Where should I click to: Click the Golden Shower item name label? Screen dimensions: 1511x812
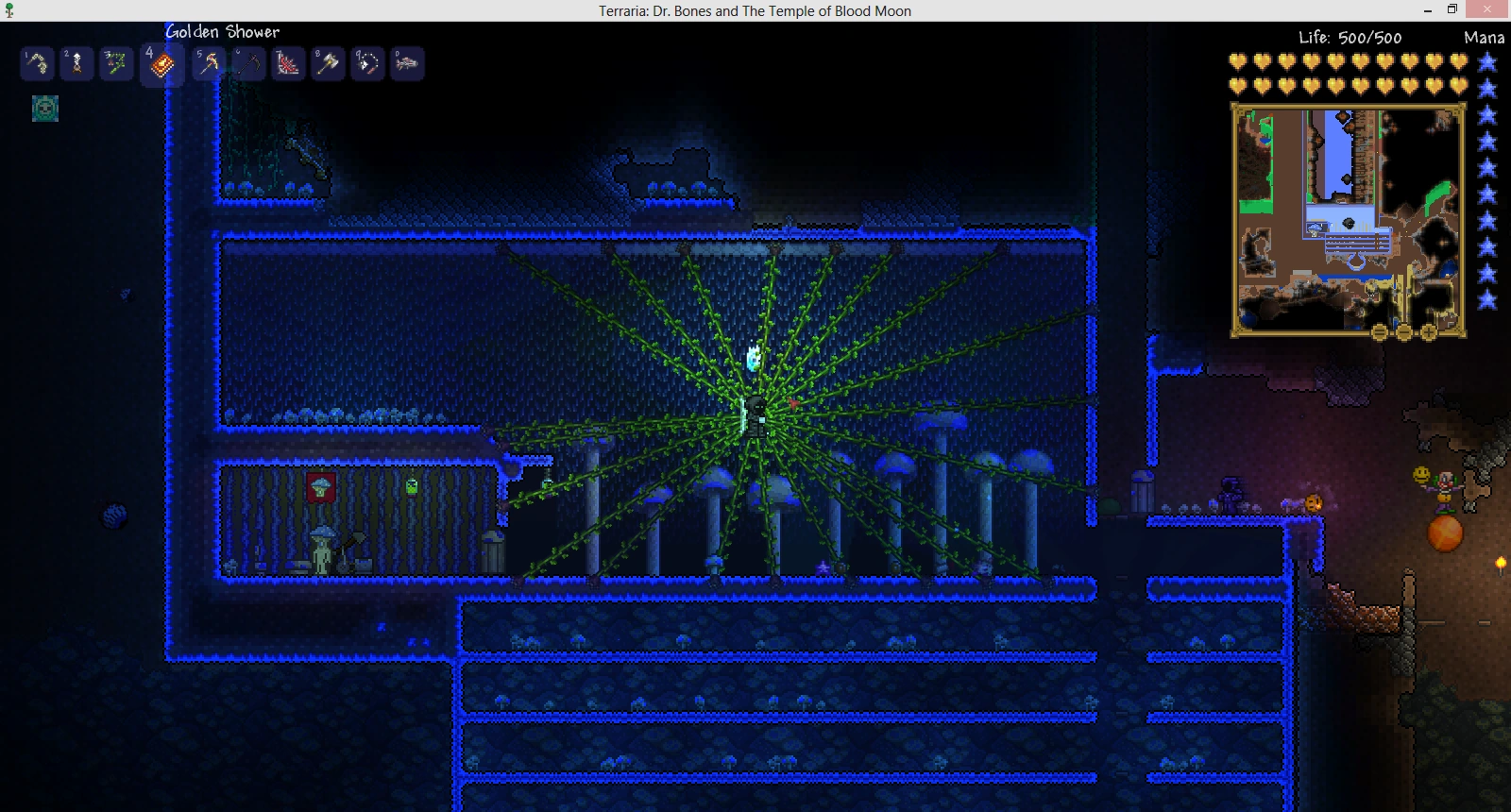point(220,31)
